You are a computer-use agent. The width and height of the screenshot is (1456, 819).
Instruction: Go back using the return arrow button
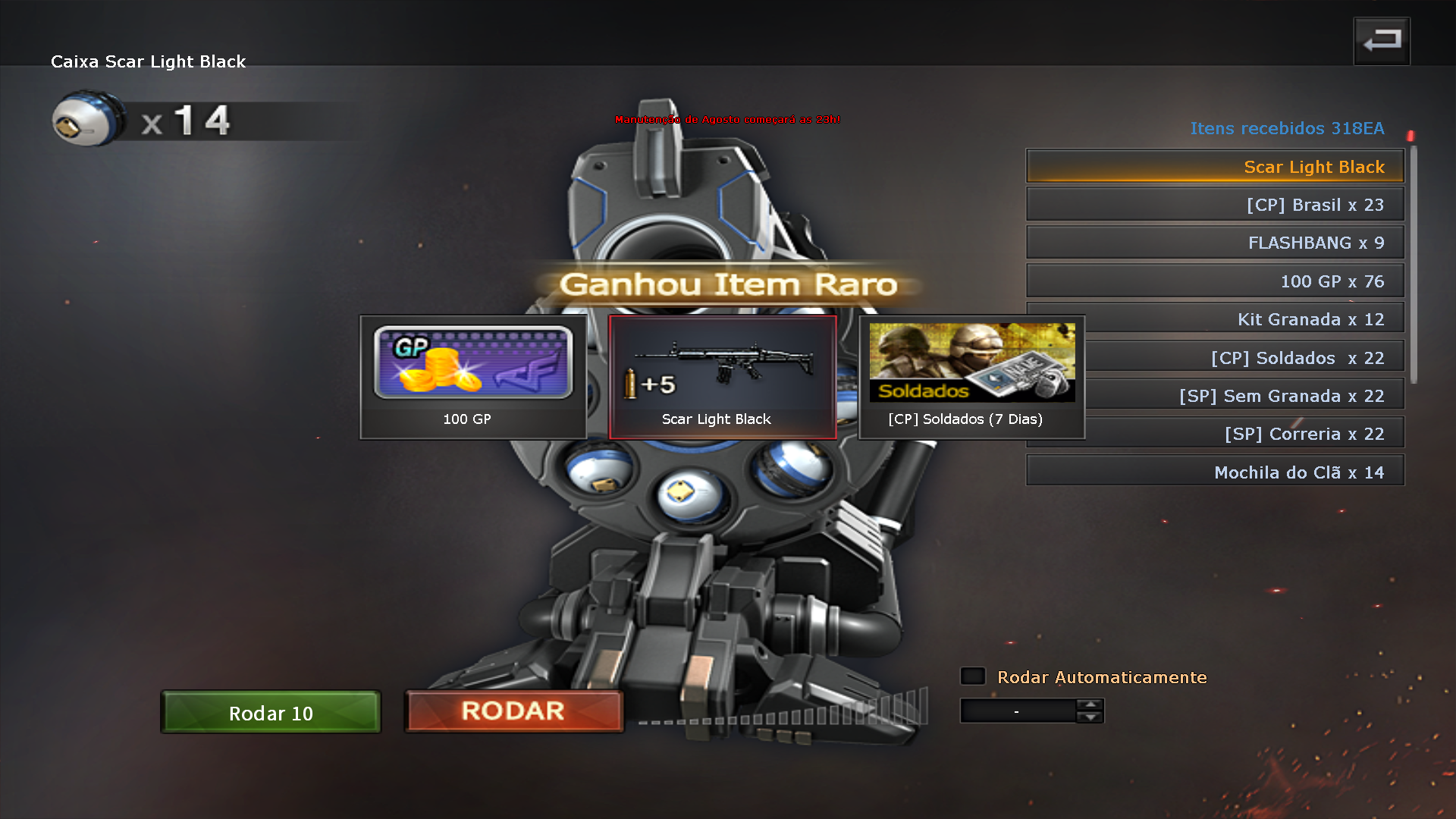click(1382, 41)
